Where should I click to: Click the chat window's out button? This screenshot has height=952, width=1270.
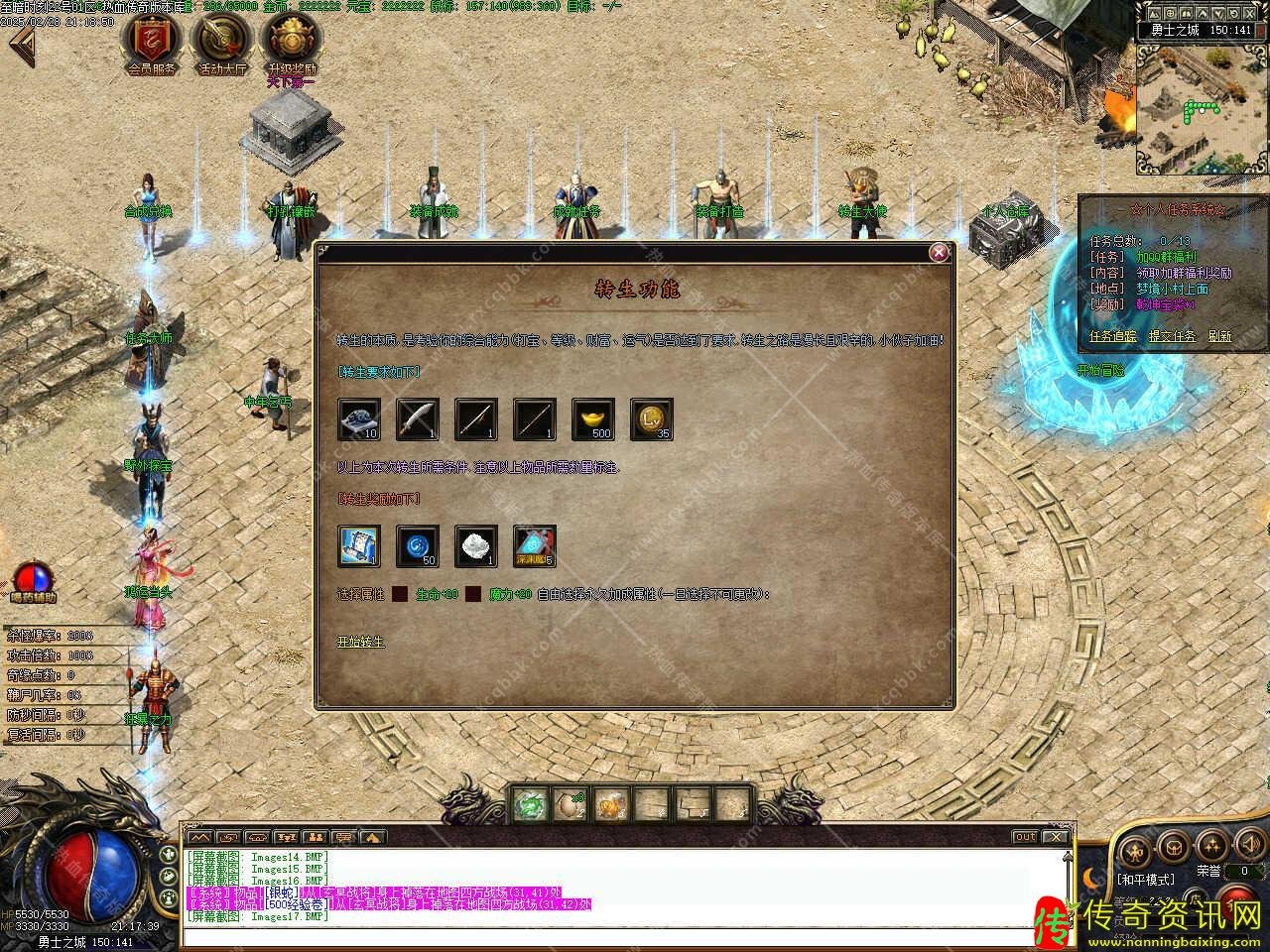click(x=1025, y=837)
